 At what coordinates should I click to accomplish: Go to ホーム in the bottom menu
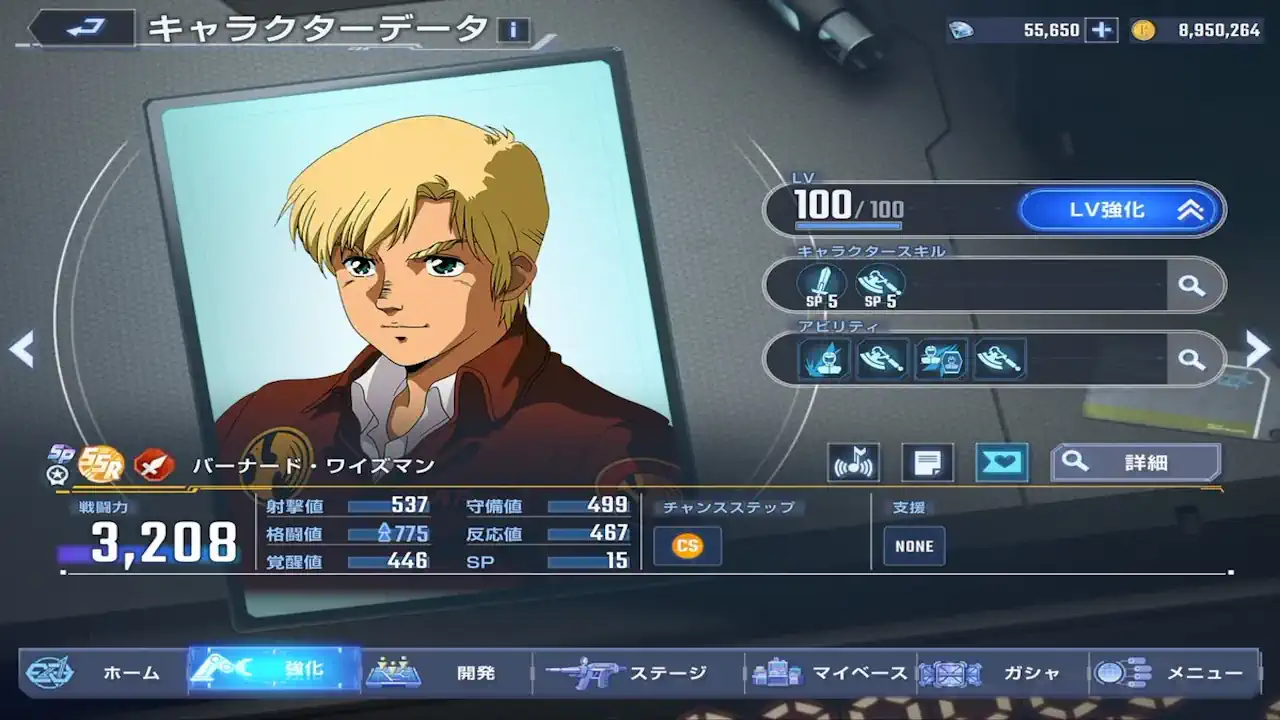tap(104, 673)
